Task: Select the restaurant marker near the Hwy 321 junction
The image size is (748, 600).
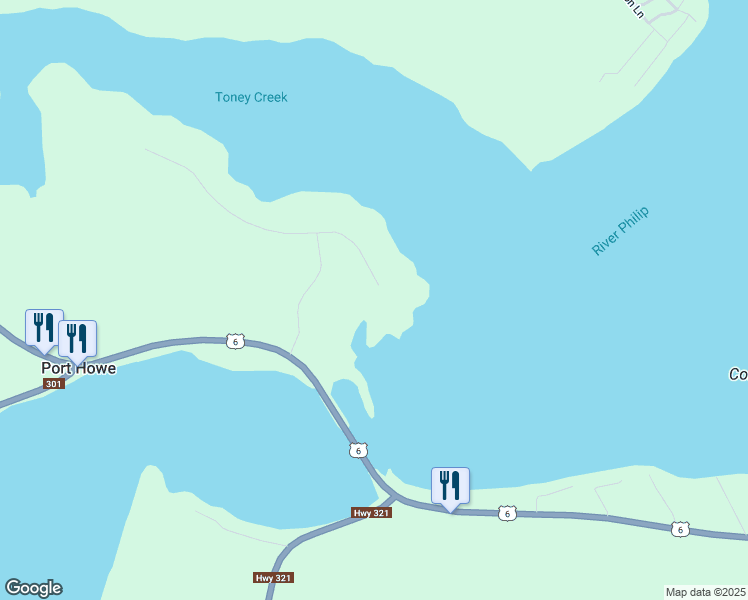Action: point(450,486)
